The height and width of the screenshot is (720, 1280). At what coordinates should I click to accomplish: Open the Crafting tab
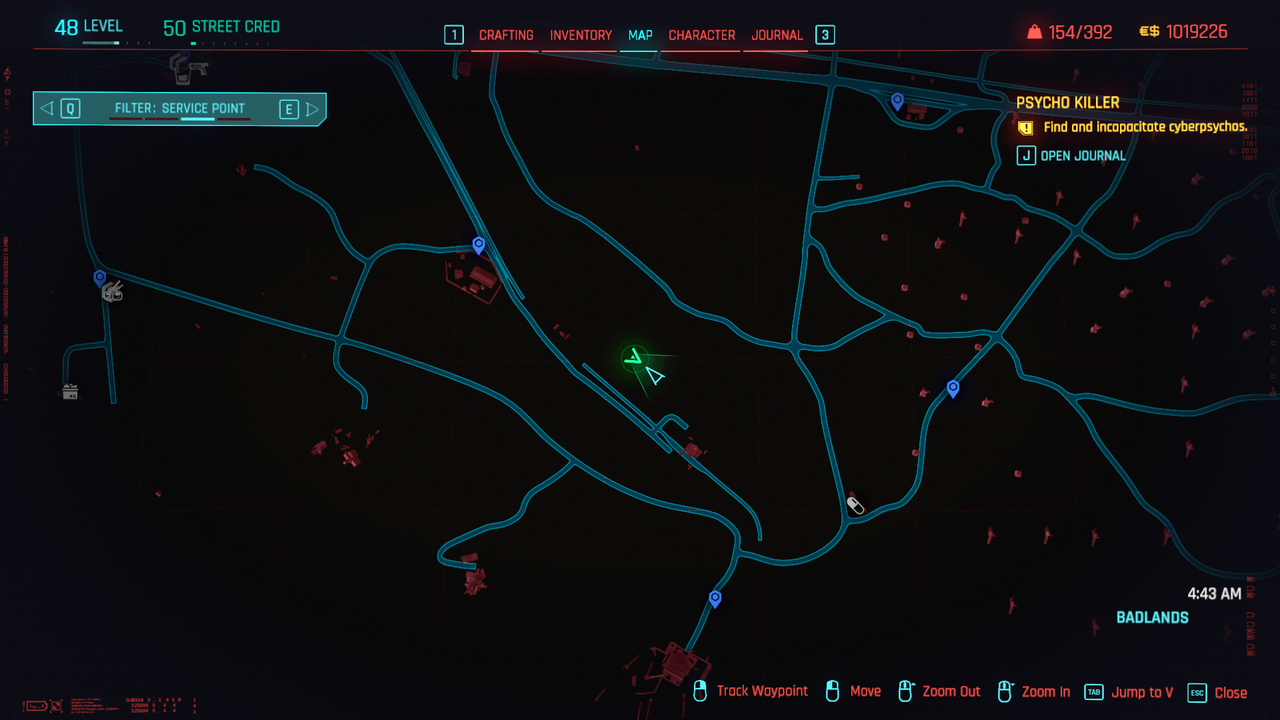506,35
